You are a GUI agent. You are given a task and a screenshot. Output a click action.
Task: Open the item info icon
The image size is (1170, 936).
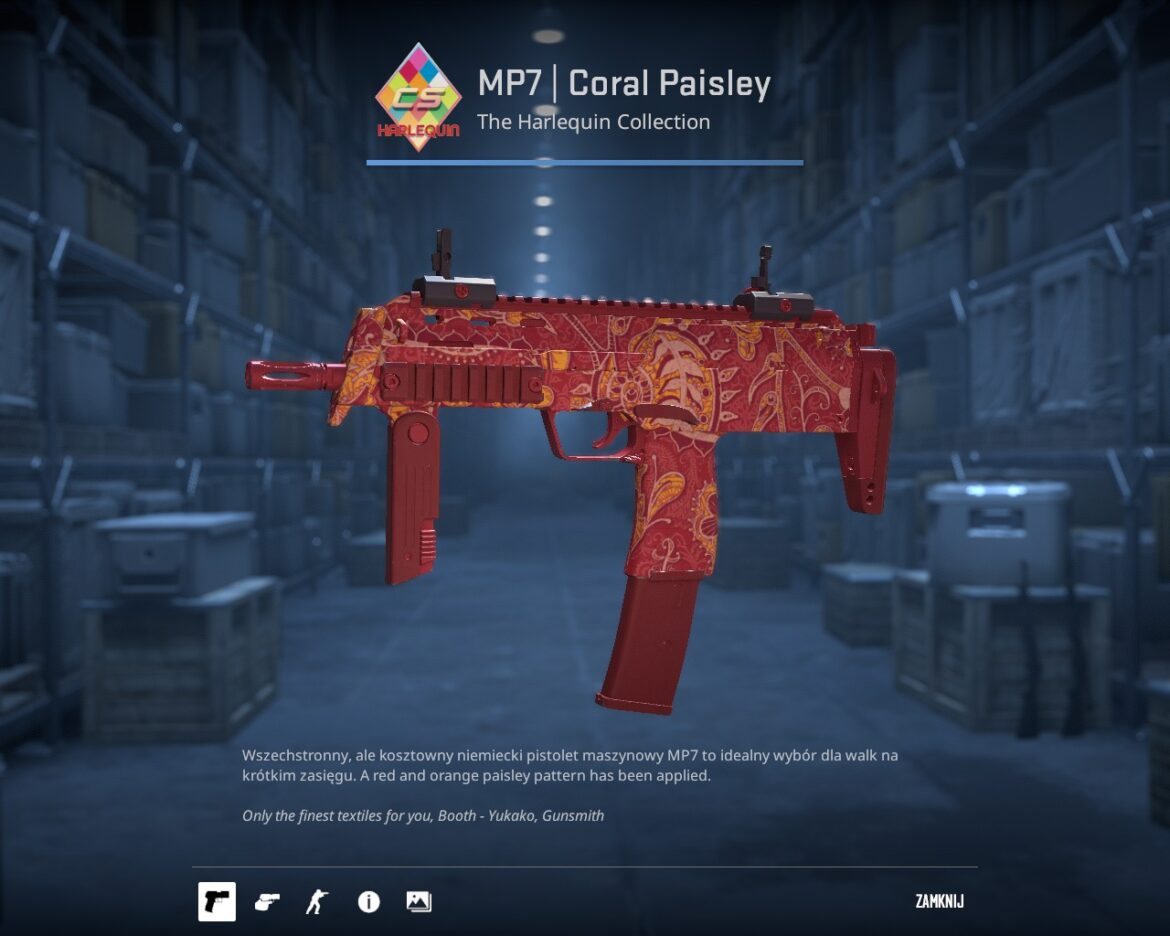(368, 902)
